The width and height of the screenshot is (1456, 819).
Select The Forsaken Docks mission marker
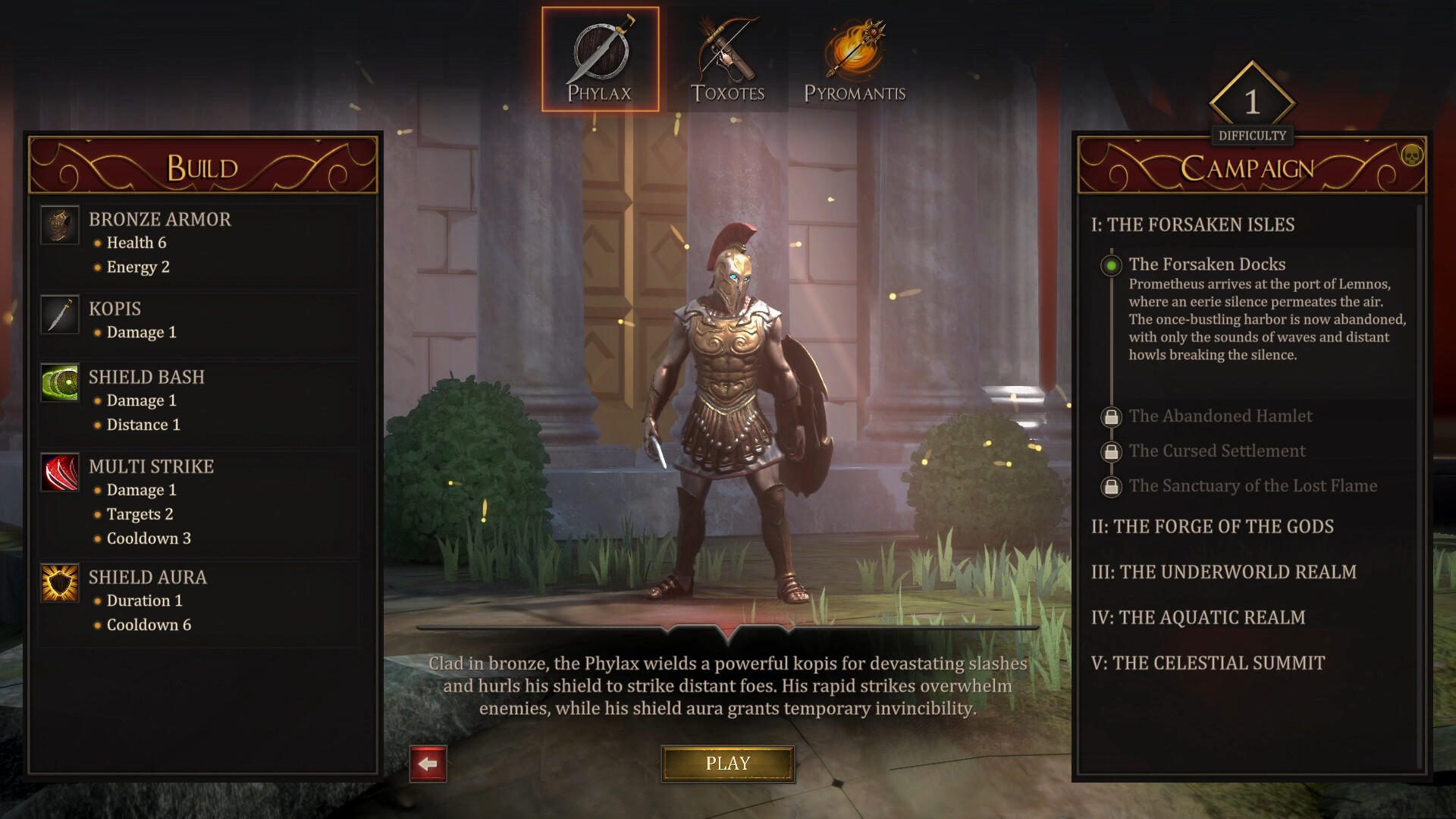point(1110,265)
